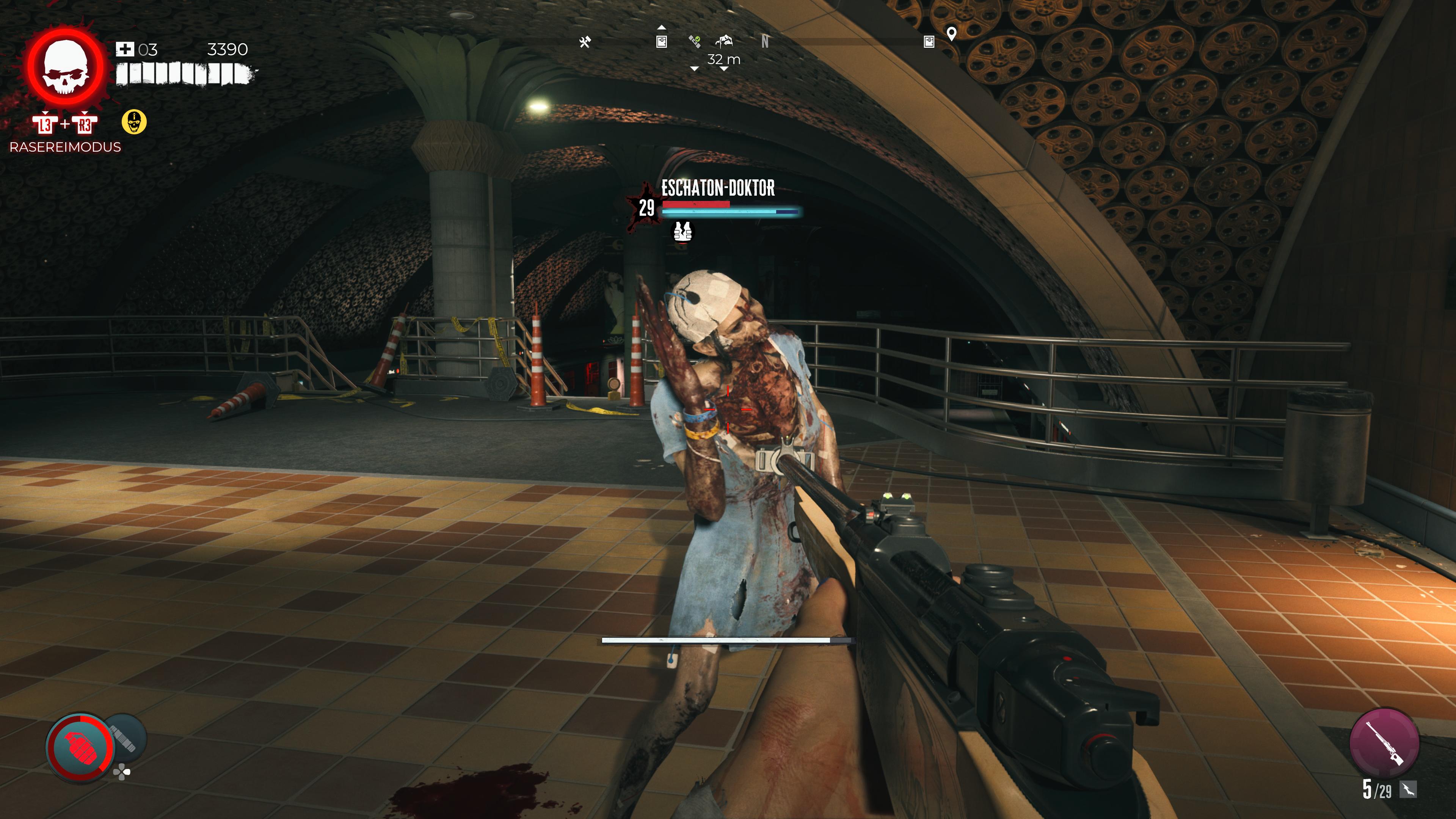This screenshot has width=1456, height=819.
Task: Click the workbench tools compass marker
Action: (585, 42)
